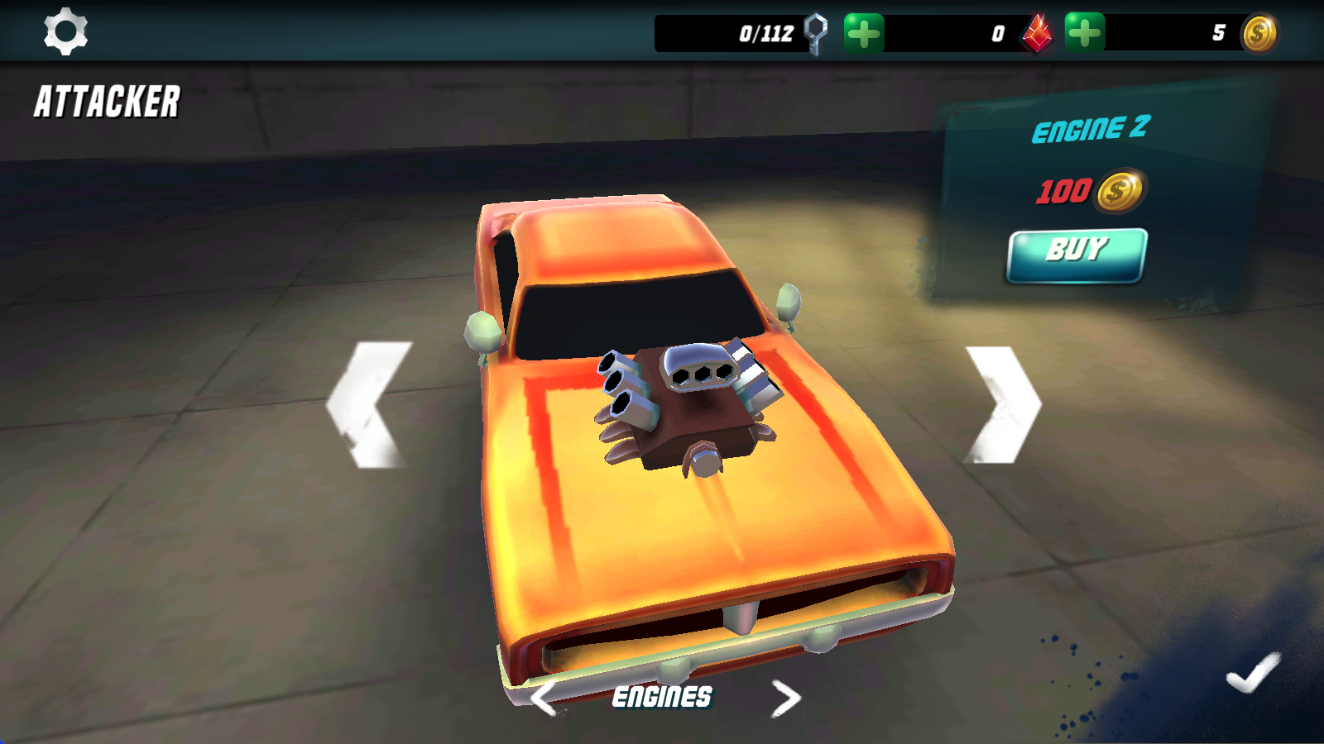Click the 0/112 wrench progress counter
1324x744 pixels.
(764, 31)
